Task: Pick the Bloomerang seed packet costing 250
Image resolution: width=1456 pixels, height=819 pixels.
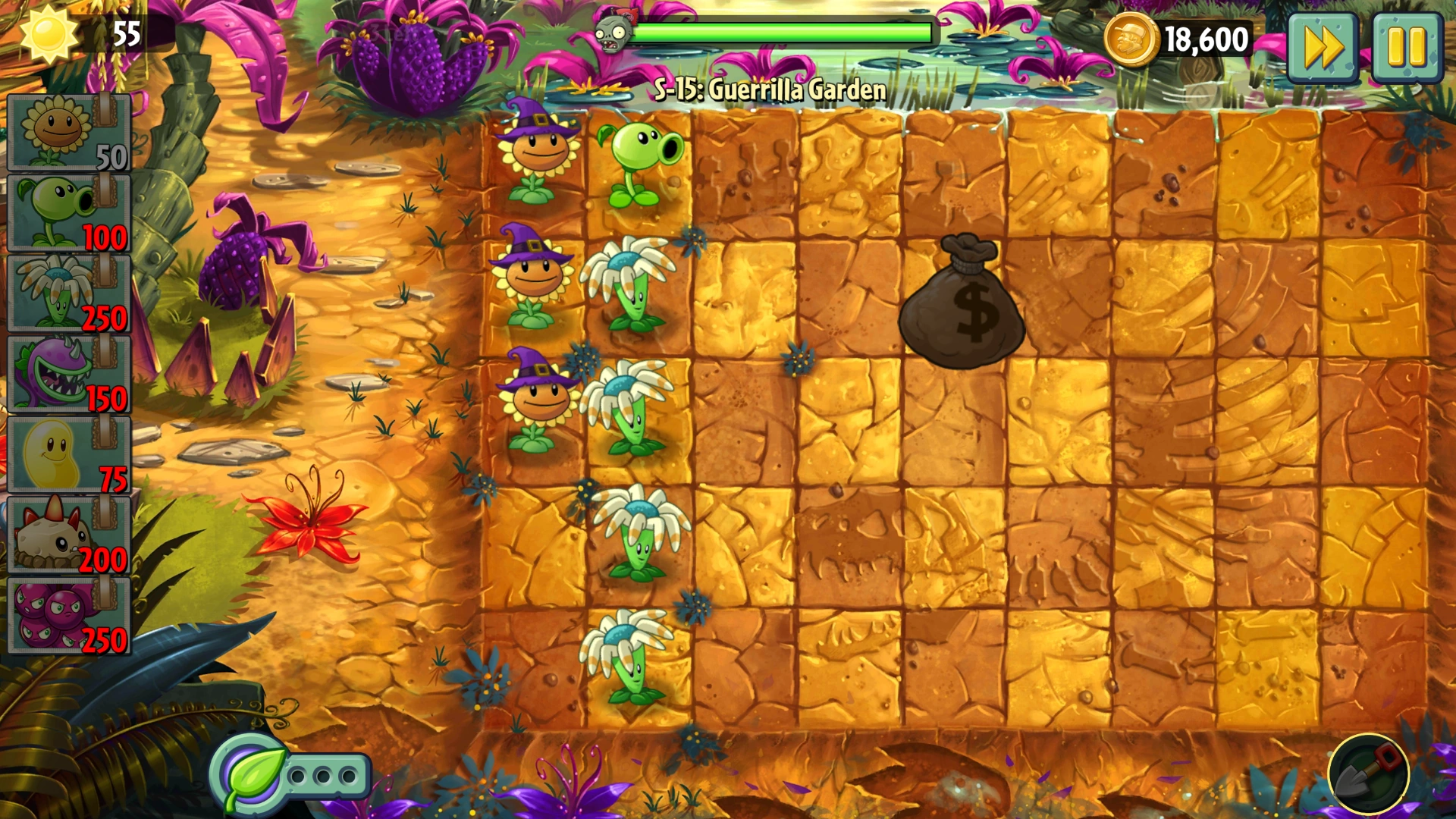Action: point(67,292)
